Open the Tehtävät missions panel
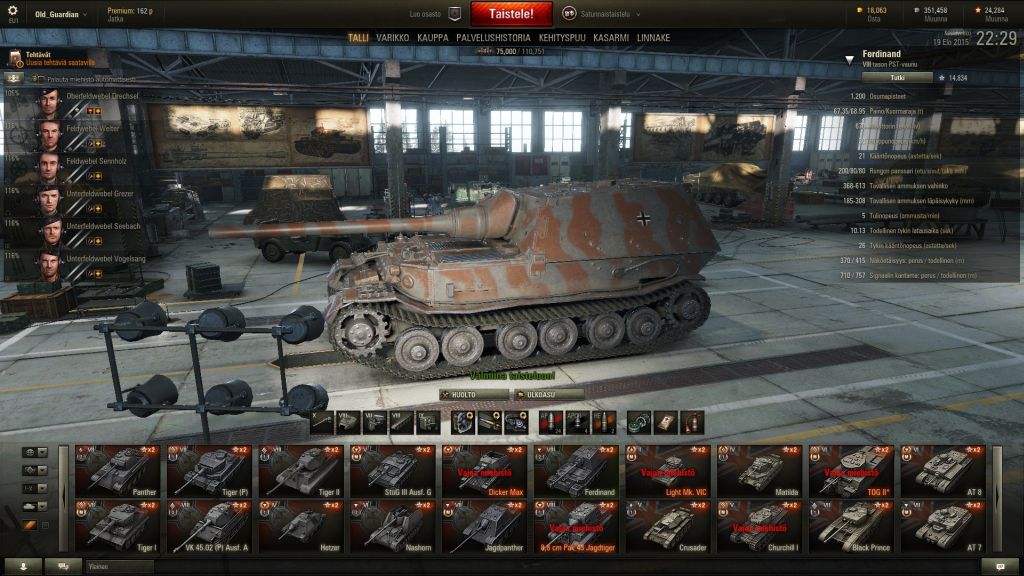 (40, 58)
